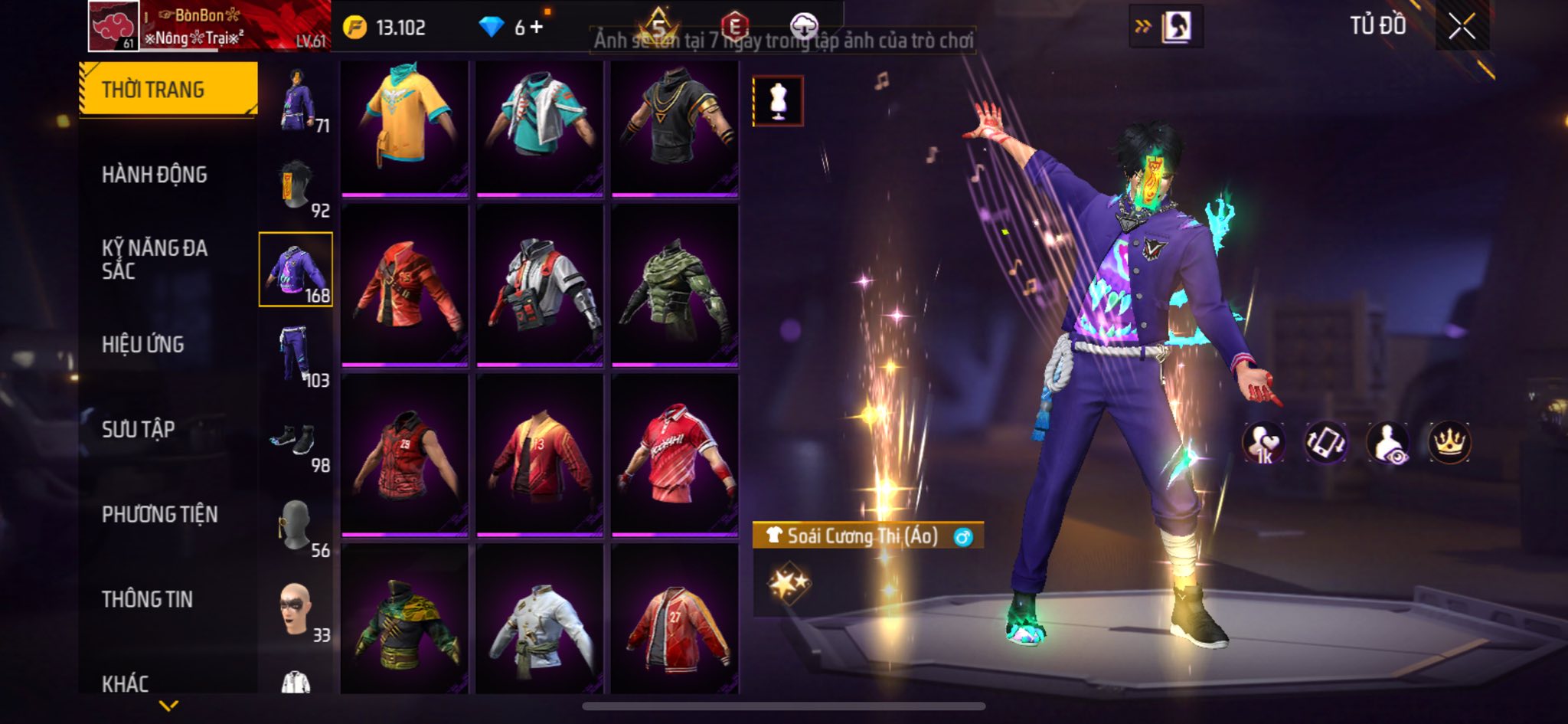Select the Thời Trang tab

(x=168, y=90)
